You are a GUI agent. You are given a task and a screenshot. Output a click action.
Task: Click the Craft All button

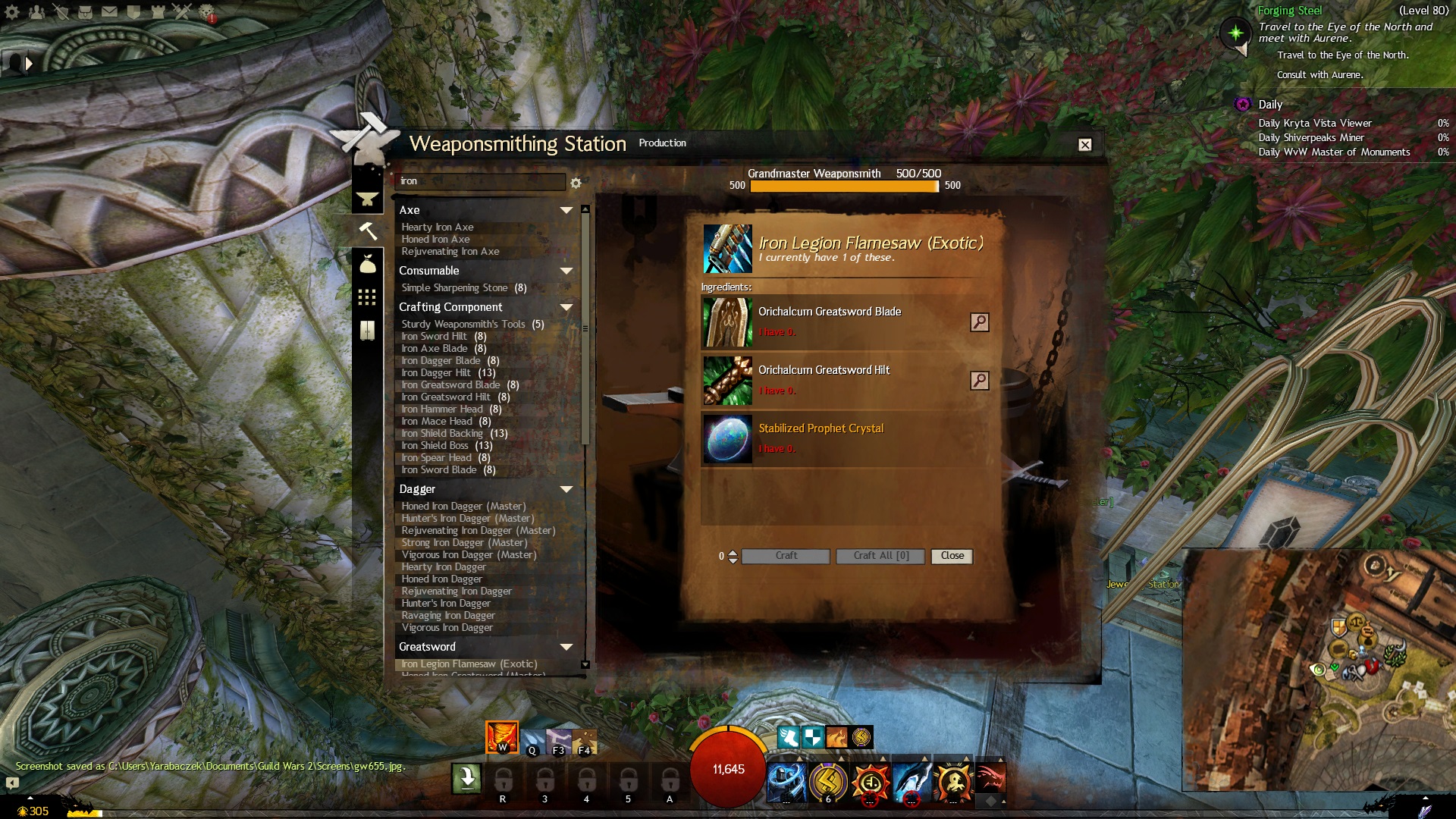(x=880, y=556)
